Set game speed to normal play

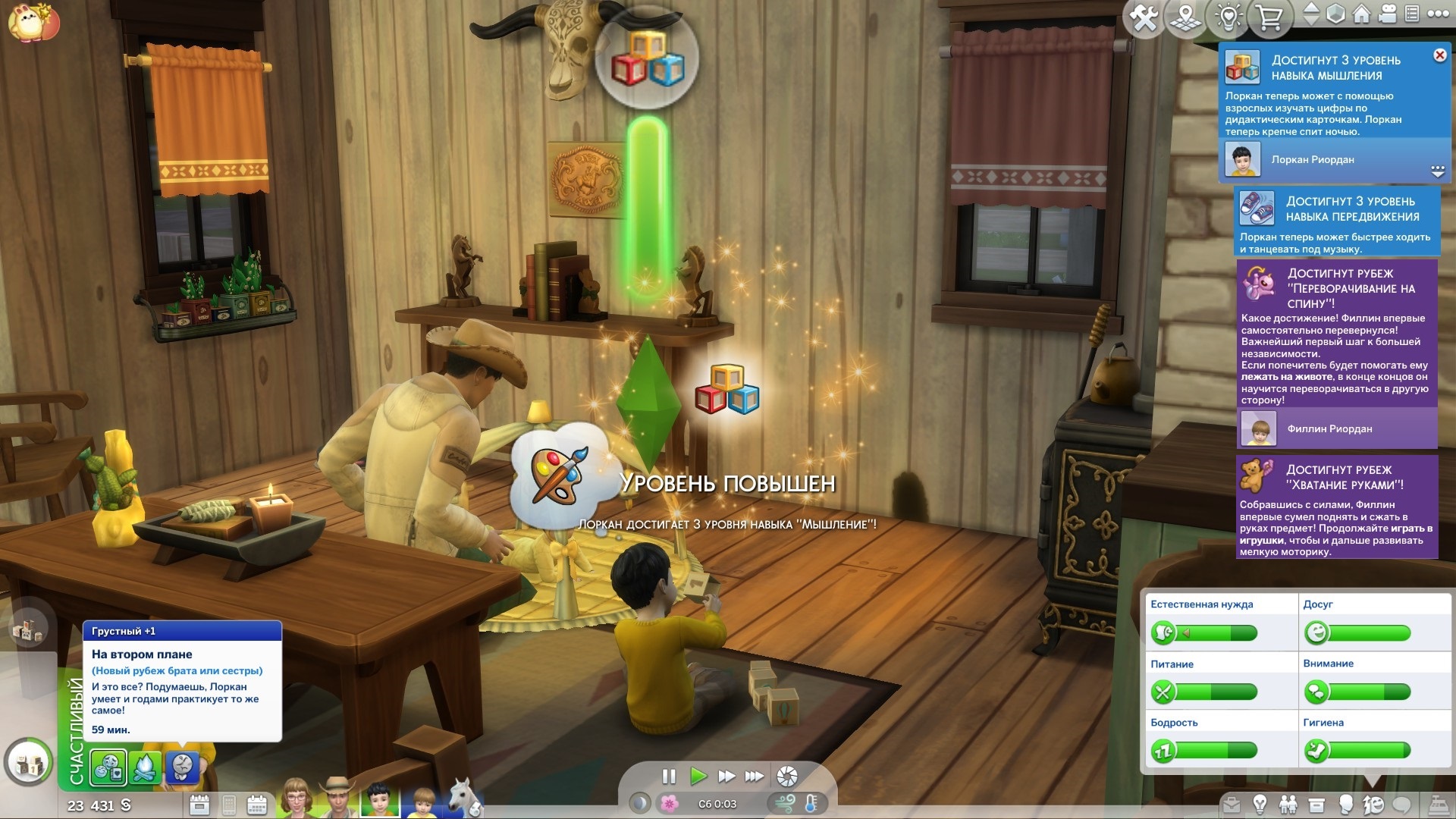[698, 776]
